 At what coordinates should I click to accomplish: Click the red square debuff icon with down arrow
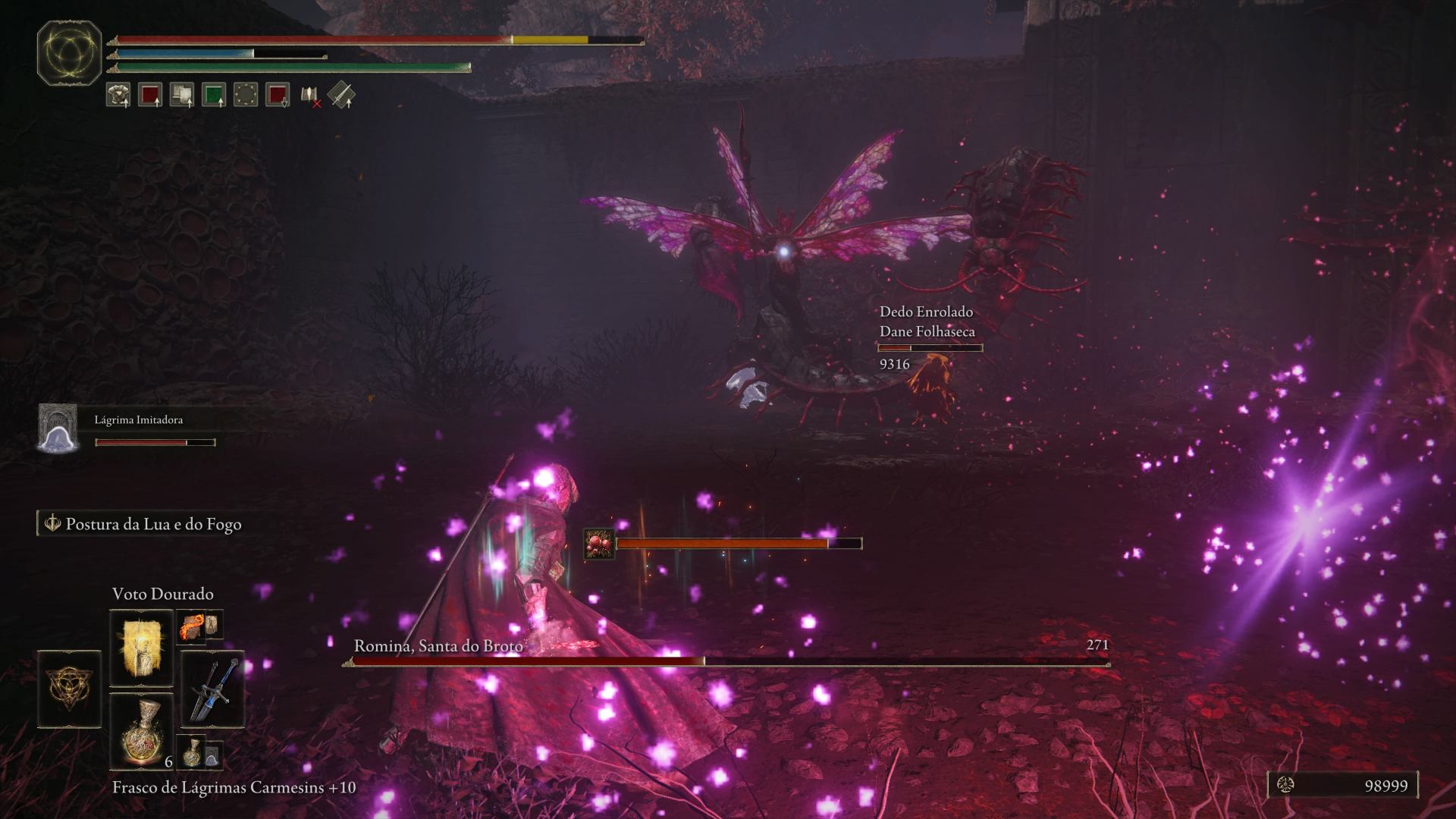pos(278,95)
